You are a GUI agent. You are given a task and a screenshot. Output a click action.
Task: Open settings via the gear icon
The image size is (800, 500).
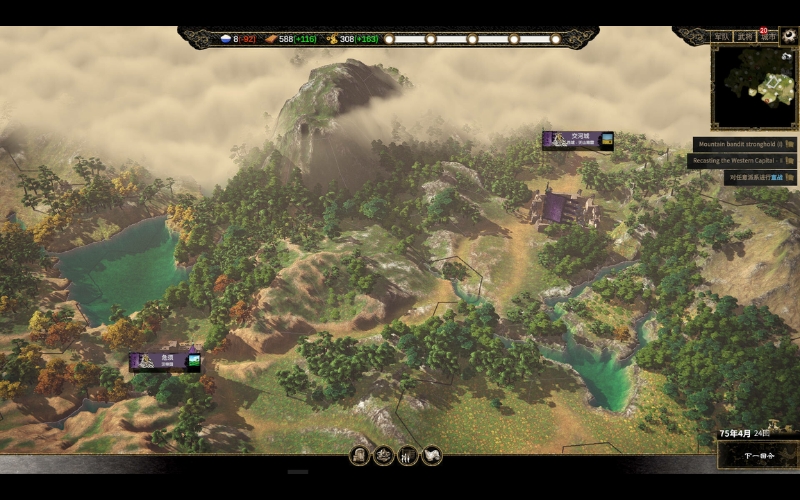[x=789, y=36]
